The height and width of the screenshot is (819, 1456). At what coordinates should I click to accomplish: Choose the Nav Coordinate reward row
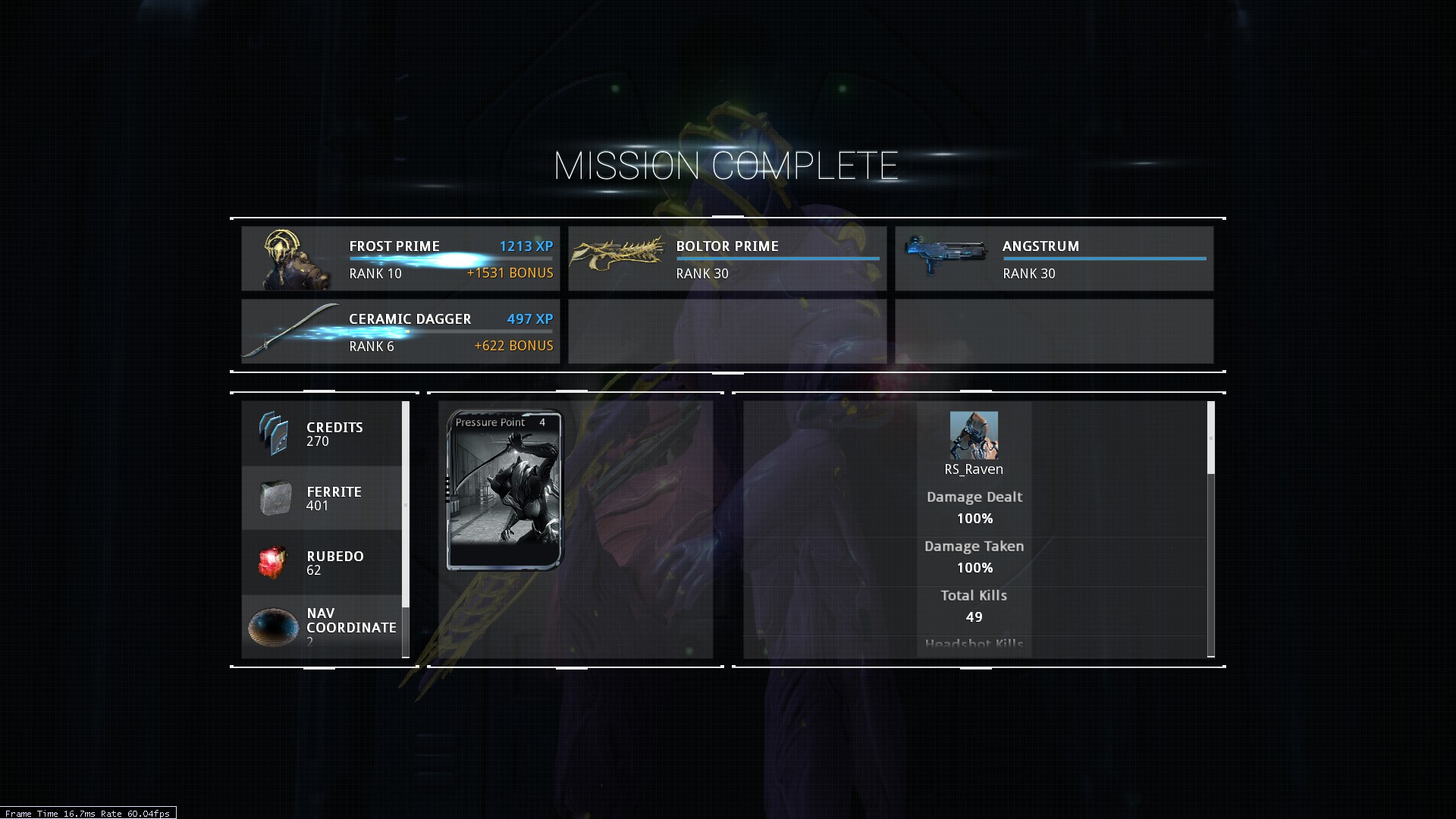(322, 626)
